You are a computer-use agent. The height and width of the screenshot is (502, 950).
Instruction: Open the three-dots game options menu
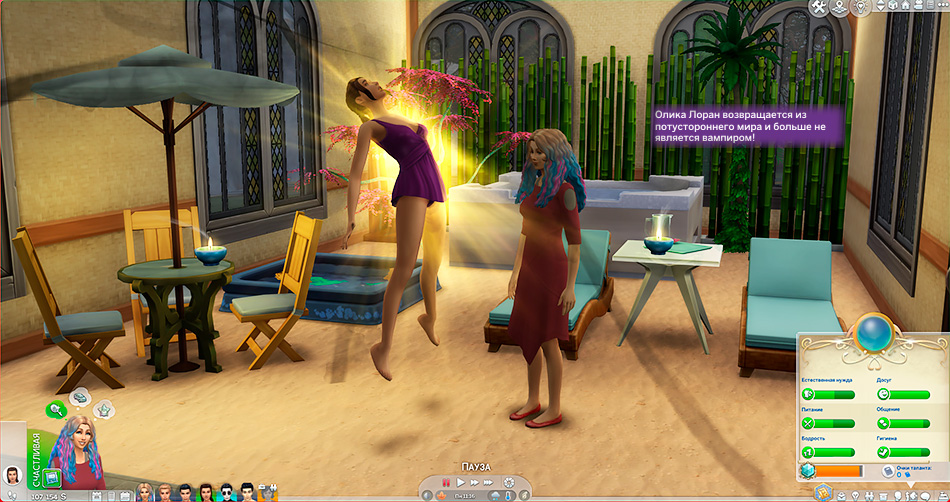tap(939, 8)
